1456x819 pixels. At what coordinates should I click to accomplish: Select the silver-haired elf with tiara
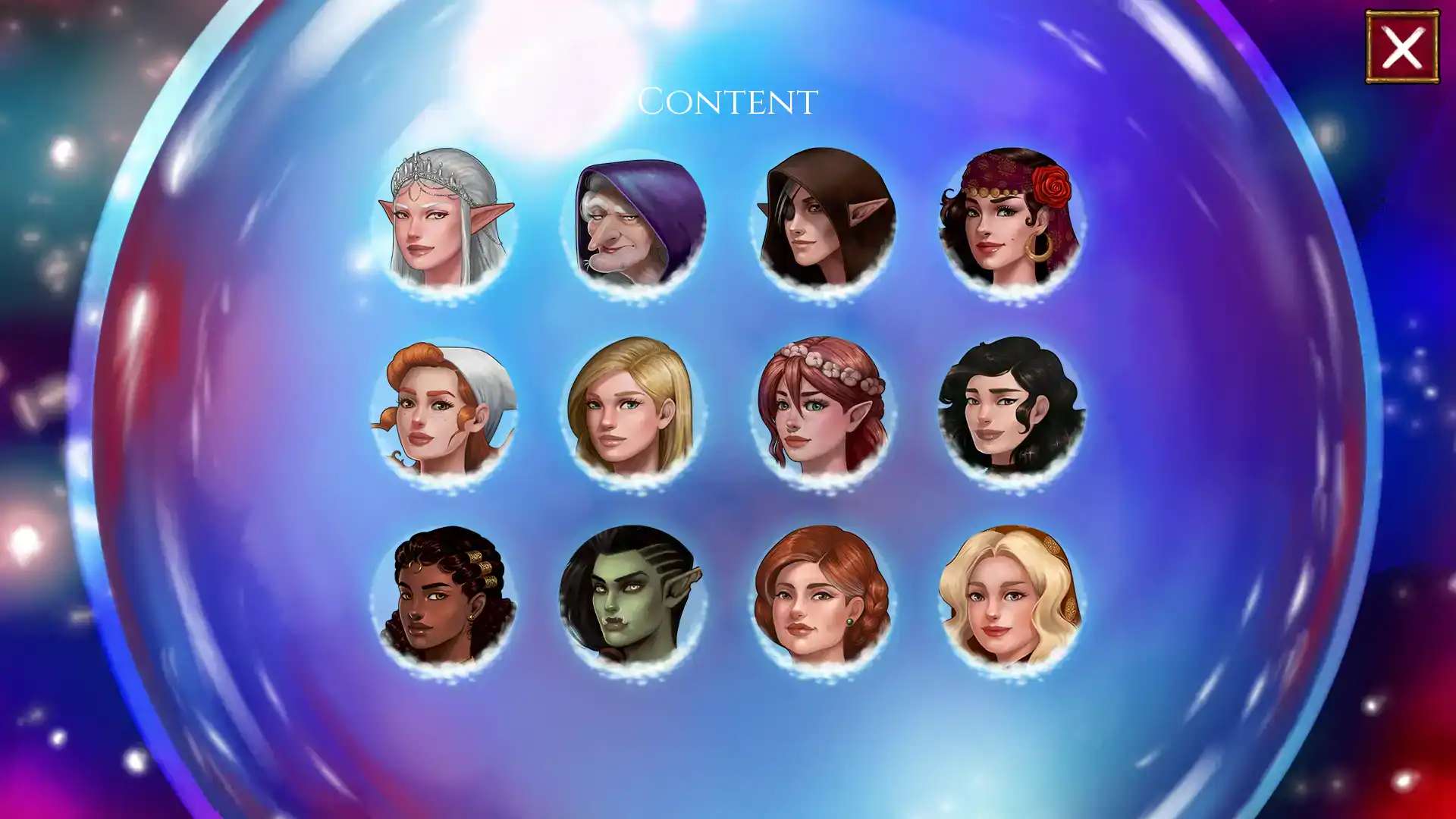pyautogui.click(x=446, y=221)
